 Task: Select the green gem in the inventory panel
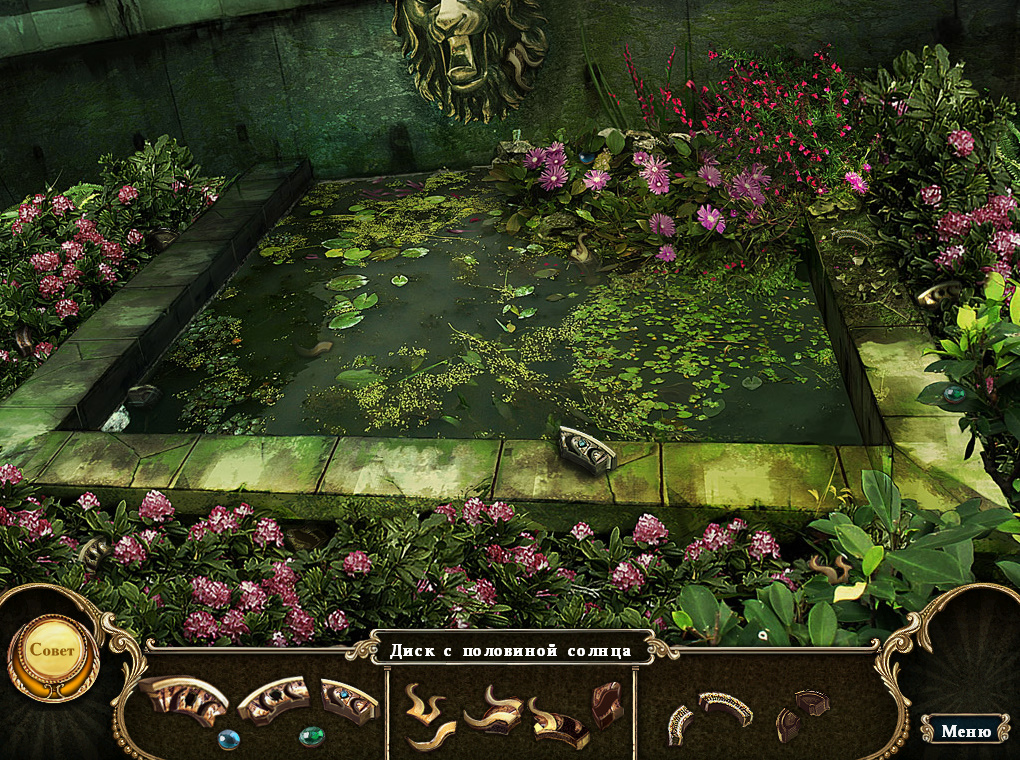pos(311,736)
